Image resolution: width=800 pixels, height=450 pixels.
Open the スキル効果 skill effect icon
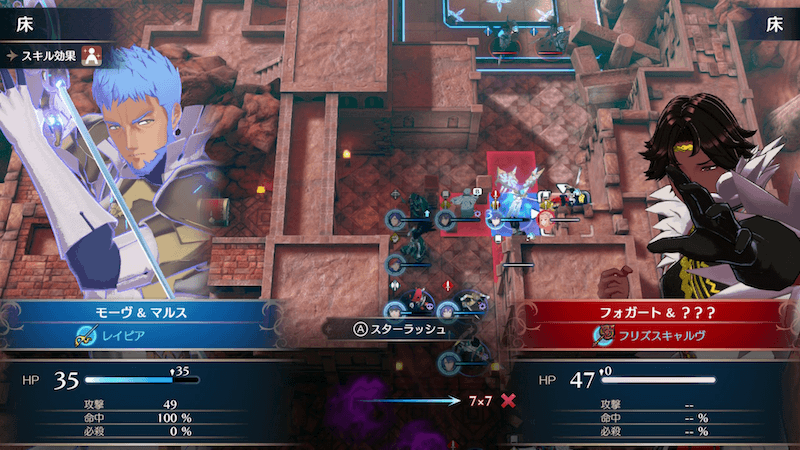click(x=91, y=55)
